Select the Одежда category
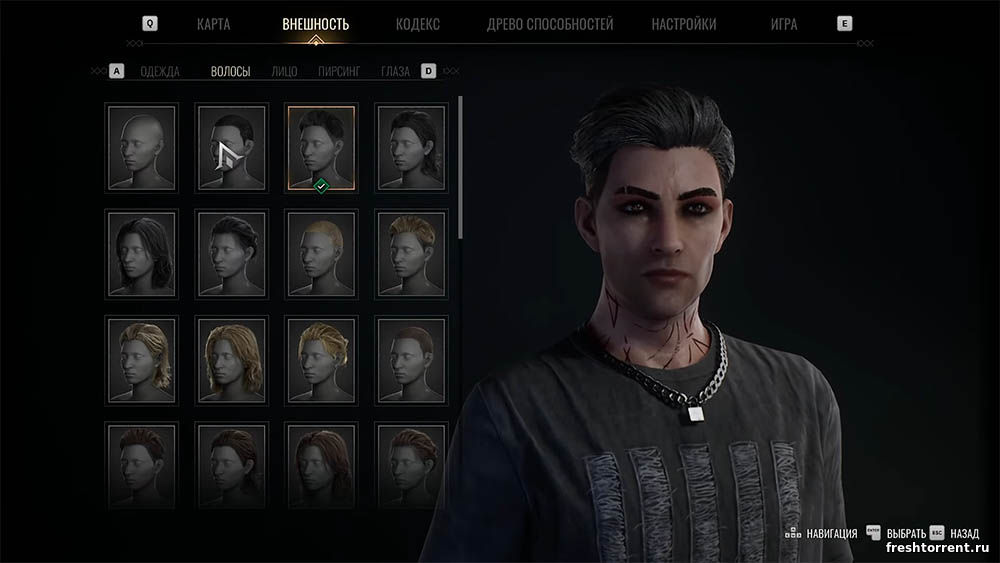Viewport: 1000px width, 563px height. [x=160, y=71]
